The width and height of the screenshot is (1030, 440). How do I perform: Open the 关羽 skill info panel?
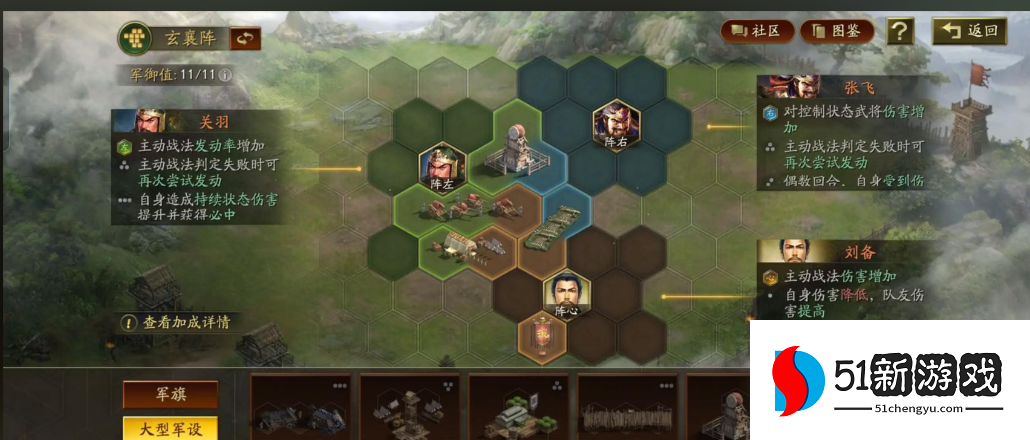tap(195, 166)
